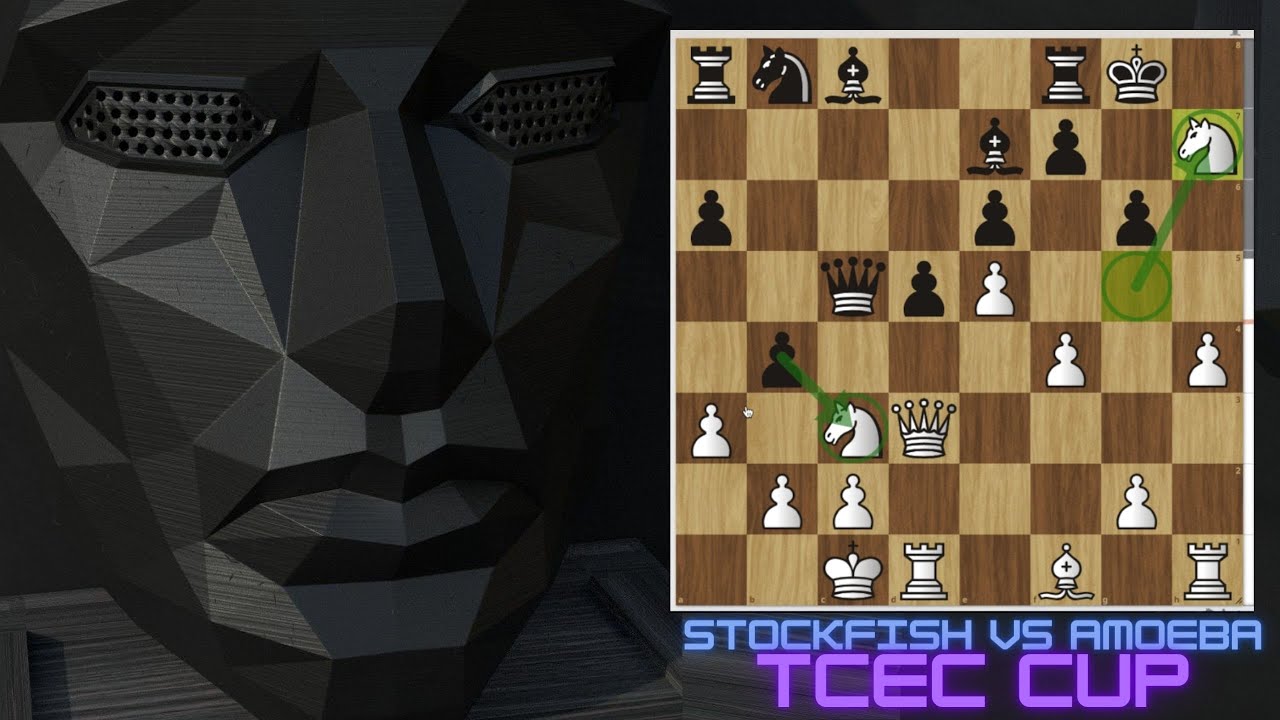Image resolution: width=1280 pixels, height=720 pixels.
Task: Select the black pawn on g6
Action: tap(1137, 215)
